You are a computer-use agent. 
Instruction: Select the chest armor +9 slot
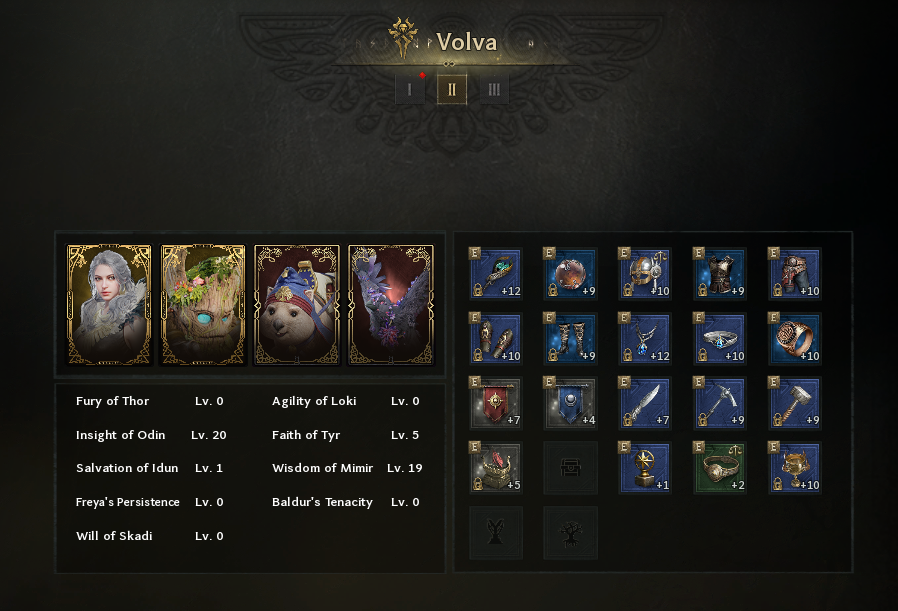(x=720, y=274)
